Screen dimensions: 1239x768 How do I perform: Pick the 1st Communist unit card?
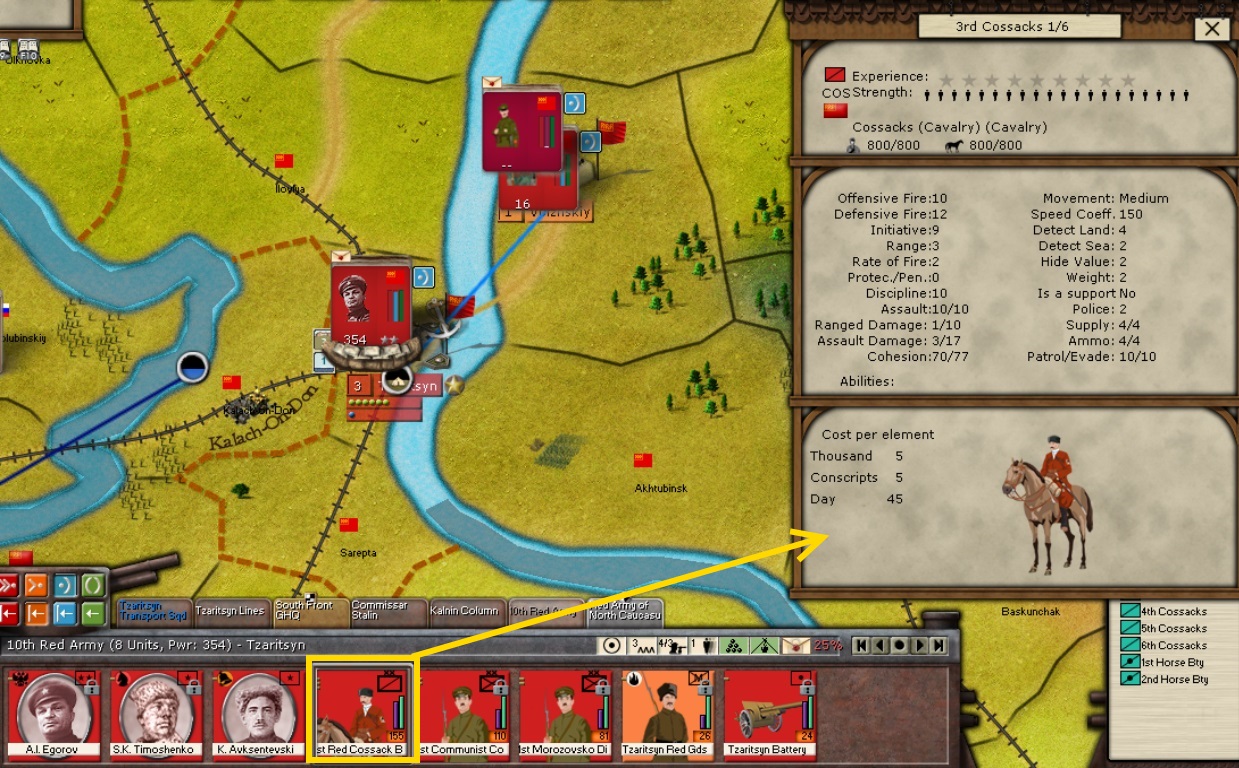point(463,711)
